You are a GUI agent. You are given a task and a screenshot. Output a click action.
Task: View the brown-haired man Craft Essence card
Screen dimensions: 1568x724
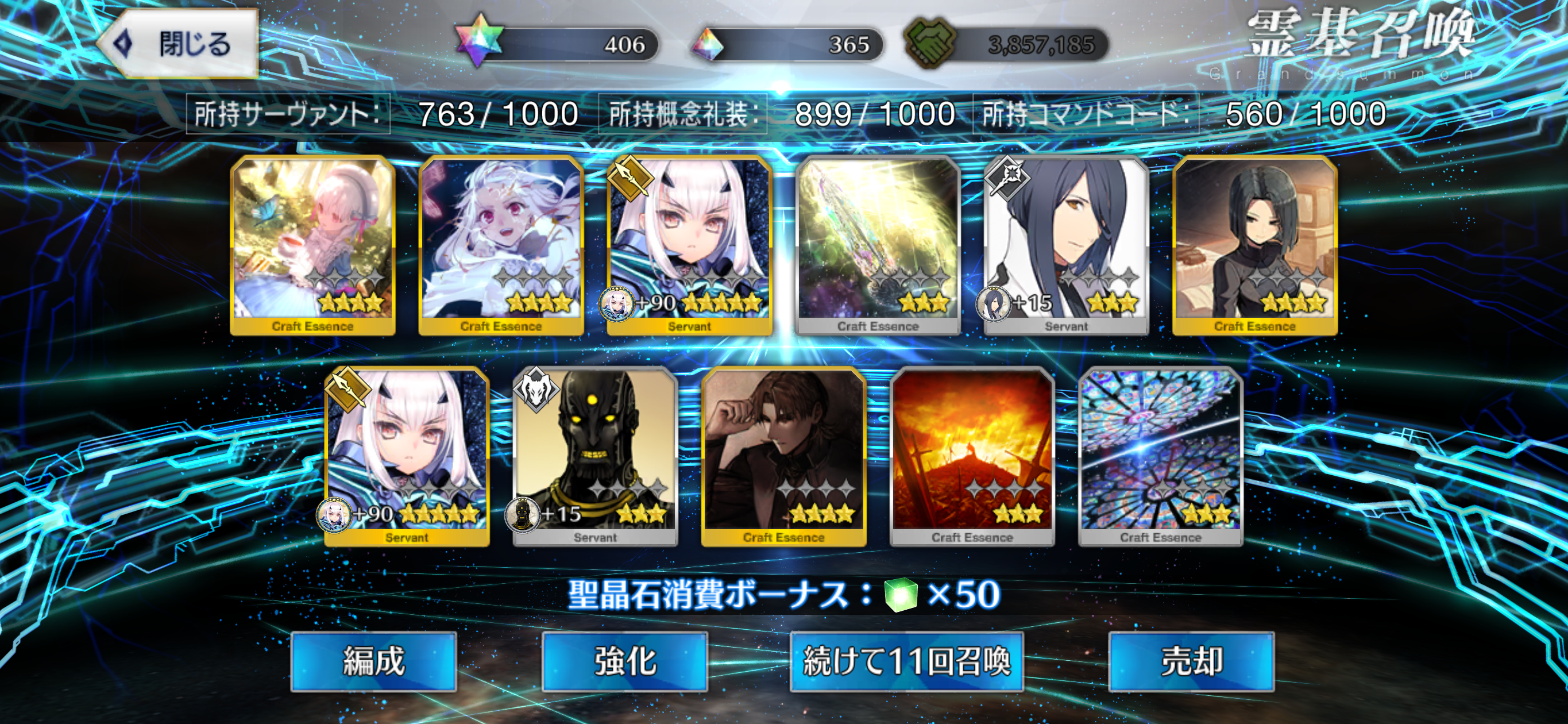(x=784, y=456)
